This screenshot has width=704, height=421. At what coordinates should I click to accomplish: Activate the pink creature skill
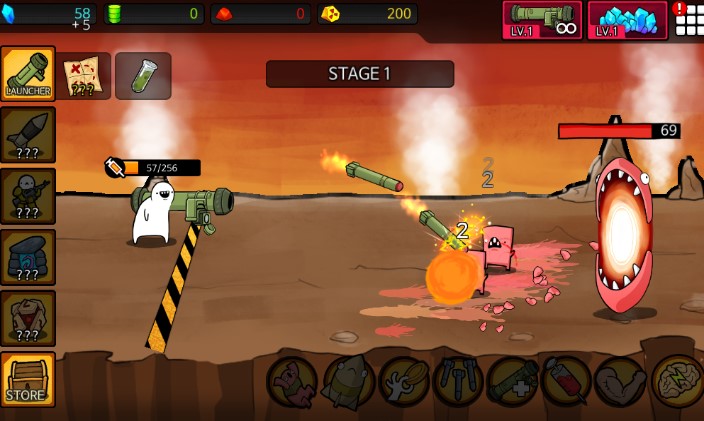pyautogui.click(x=292, y=382)
